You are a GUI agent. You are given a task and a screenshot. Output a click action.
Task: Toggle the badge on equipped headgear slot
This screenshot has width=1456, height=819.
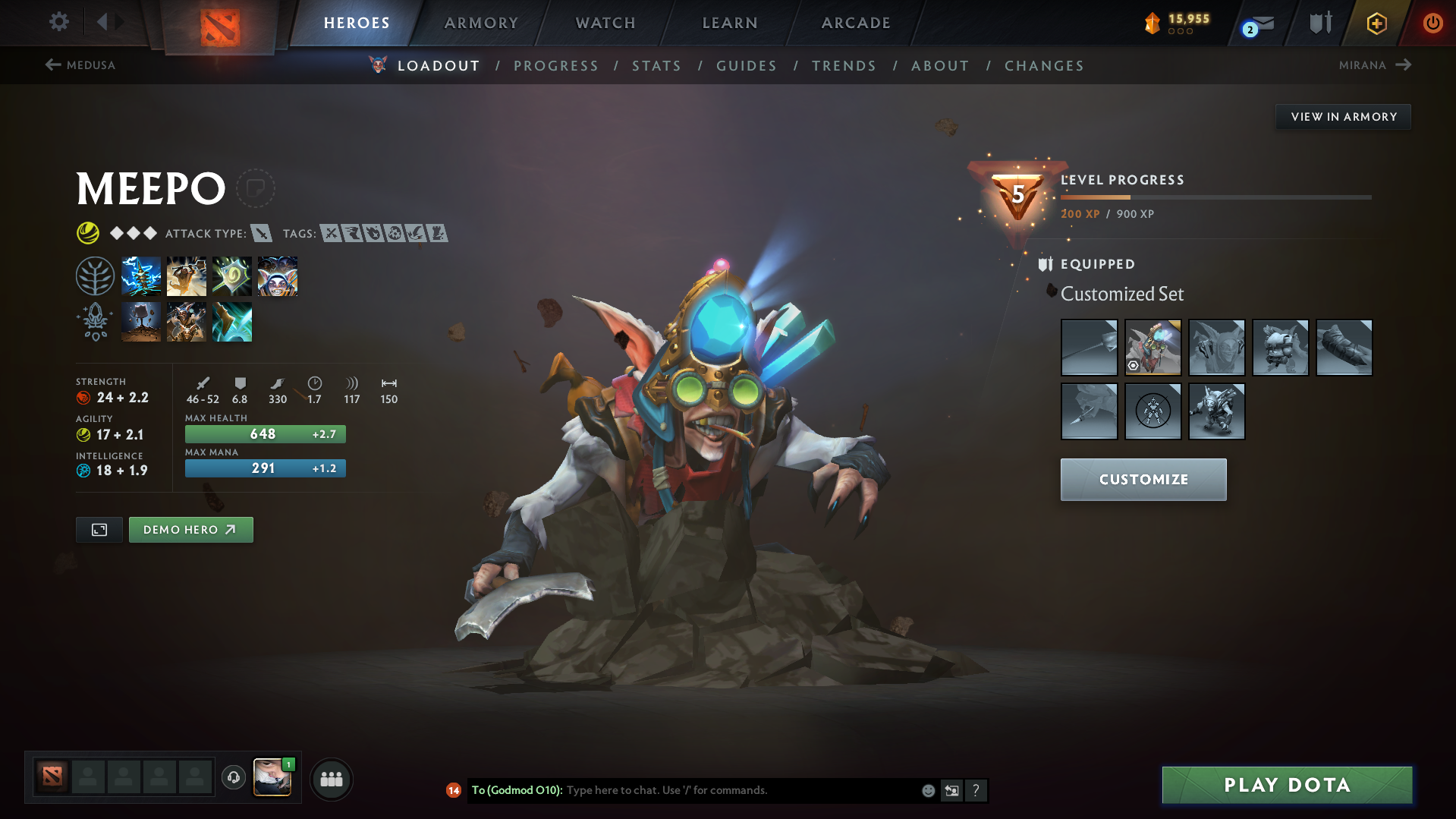pos(1134,364)
